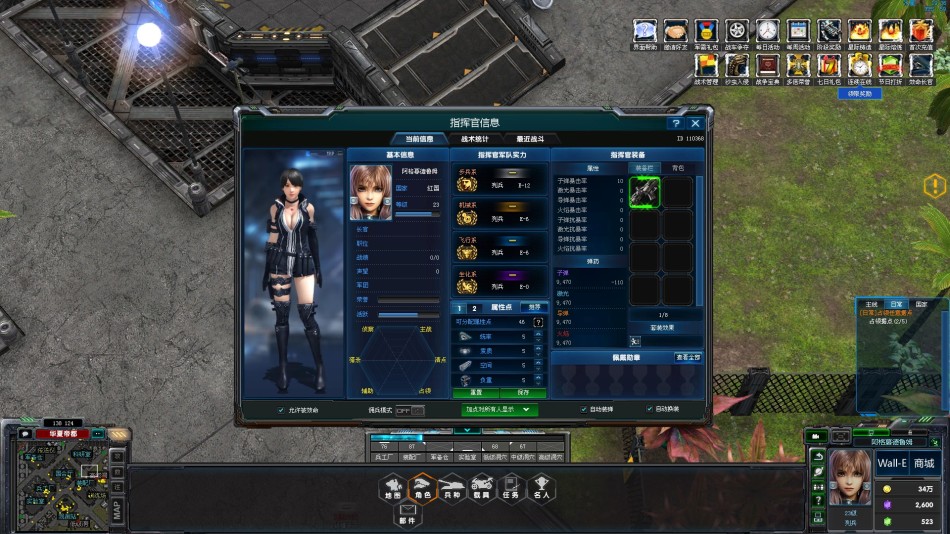This screenshot has width=950, height=534.
Task: Toggle the 自动装弹 checkbox
Action: click(x=584, y=409)
